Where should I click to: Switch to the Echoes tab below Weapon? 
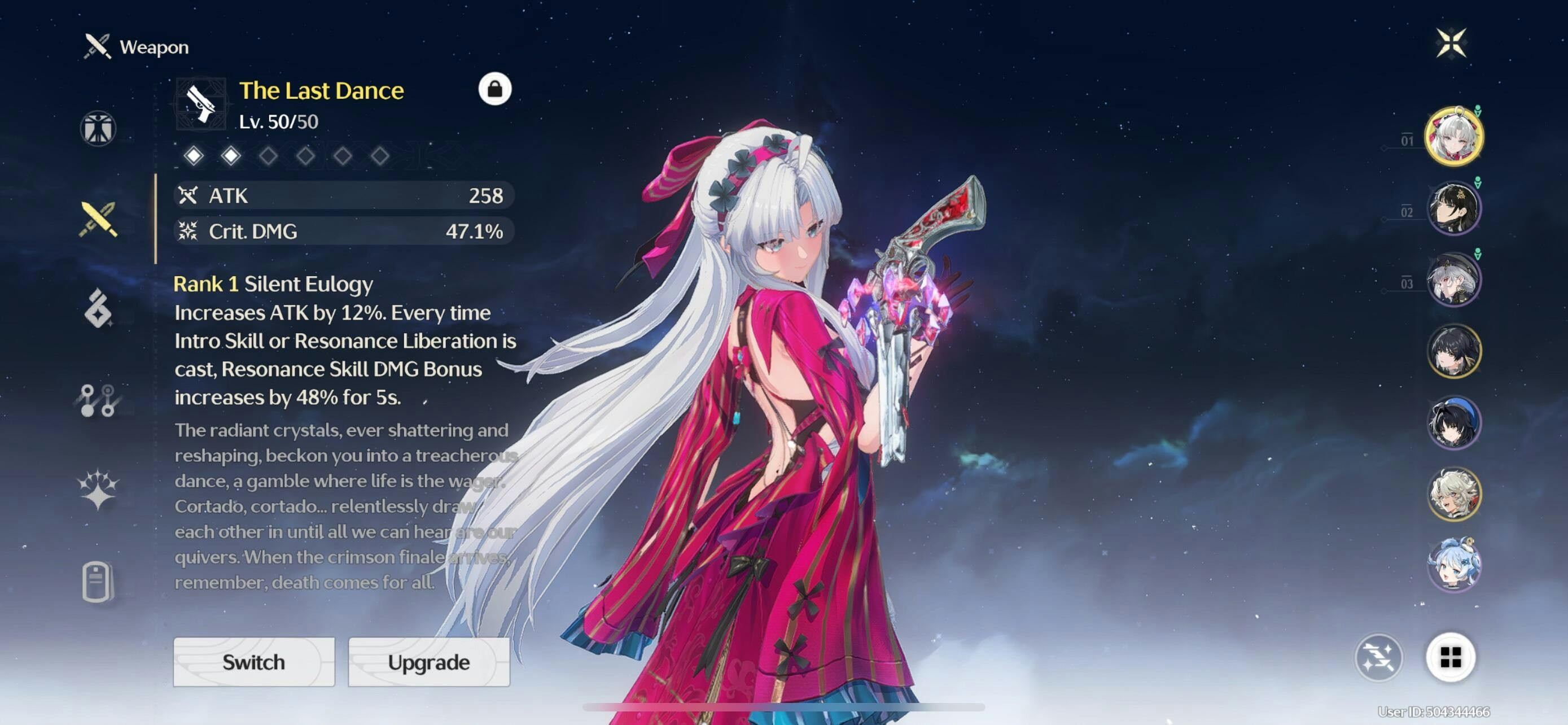coord(98,309)
